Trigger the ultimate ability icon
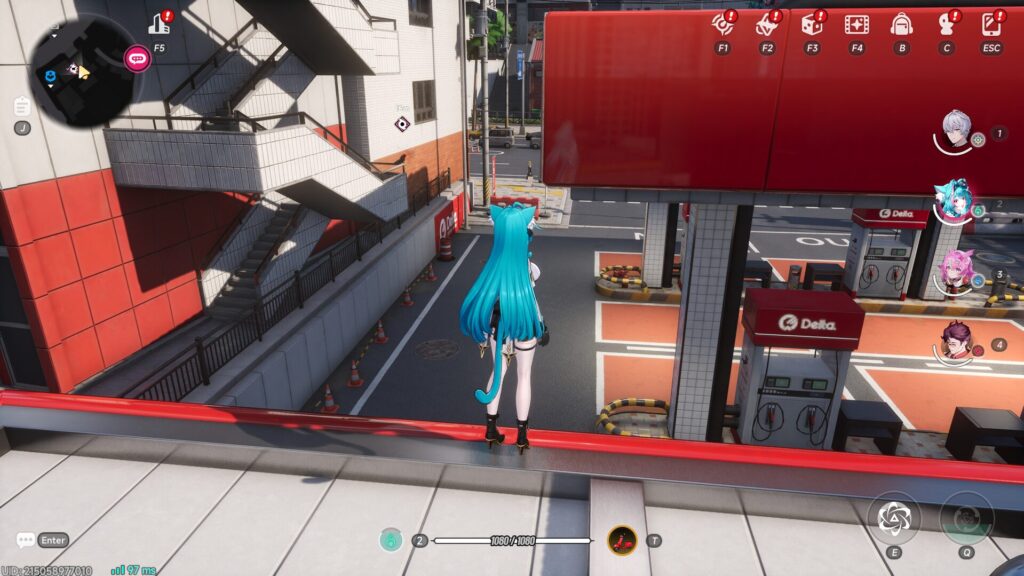This screenshot has height=576, width=1024. (967, 518)
